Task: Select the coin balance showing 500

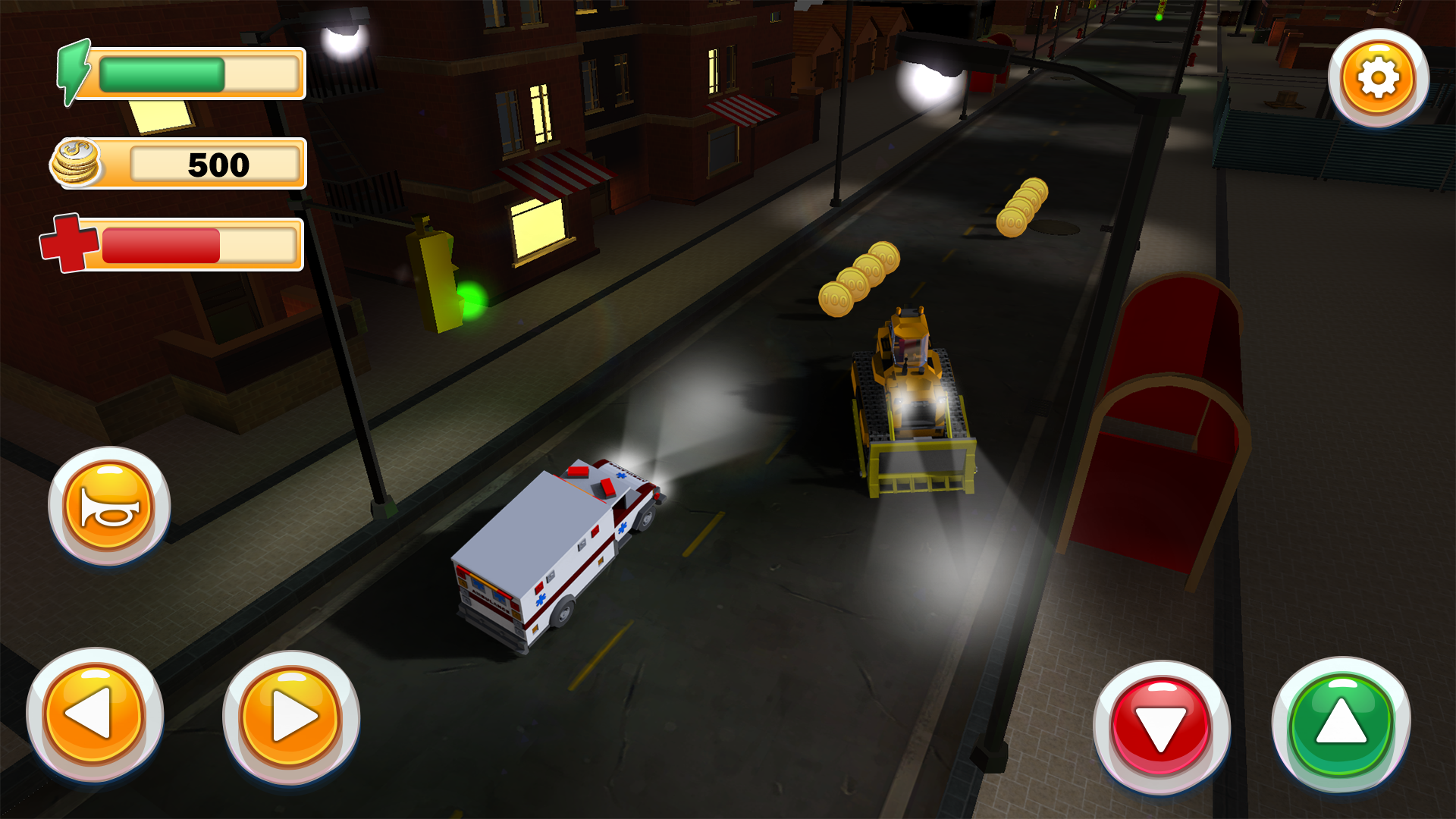Action: tap(218, 162)
